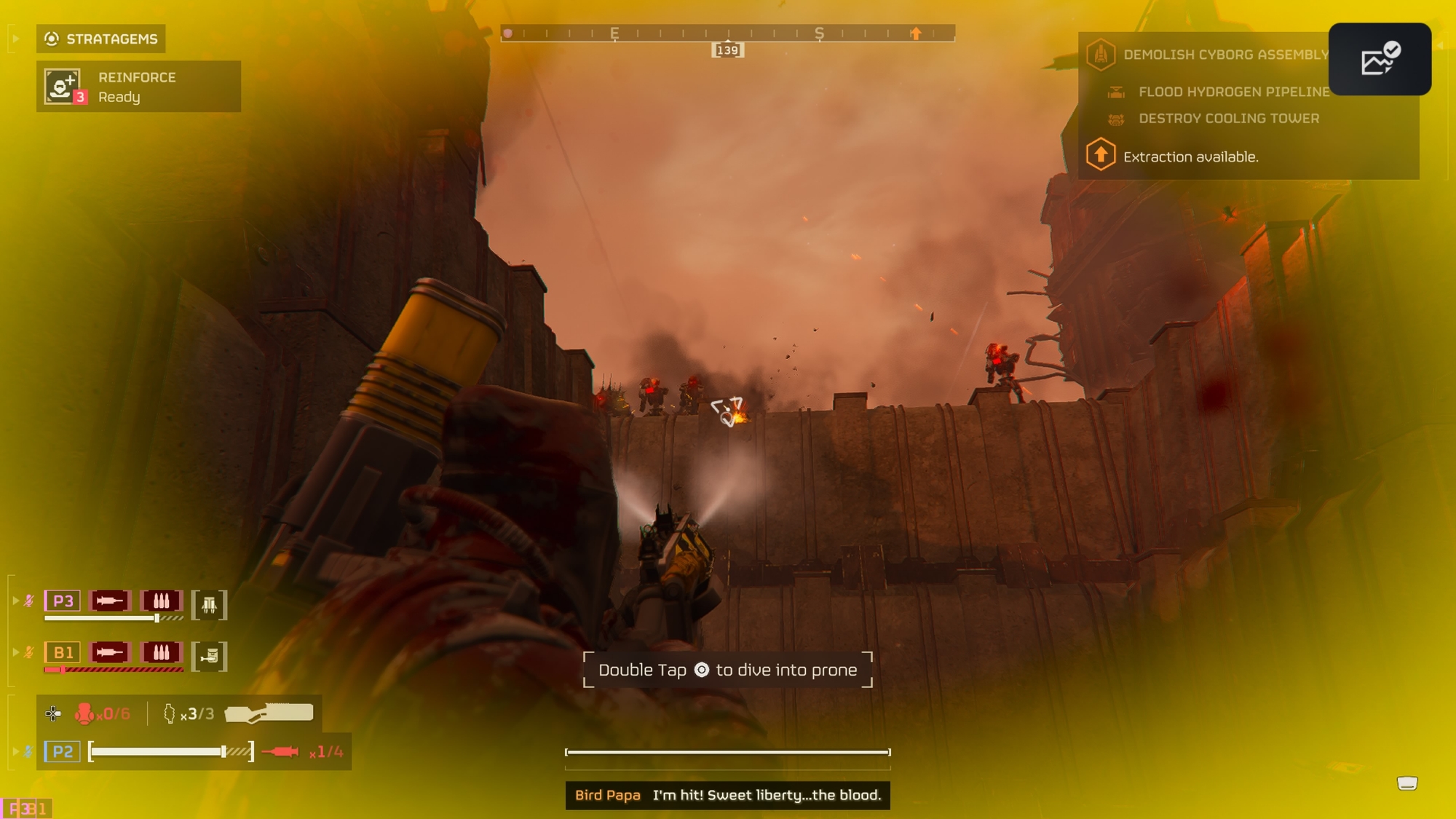Select the P2 player tag
The height and width of the screenshot is (819, 1456).
pyautogui.click(x=63, y=751)
